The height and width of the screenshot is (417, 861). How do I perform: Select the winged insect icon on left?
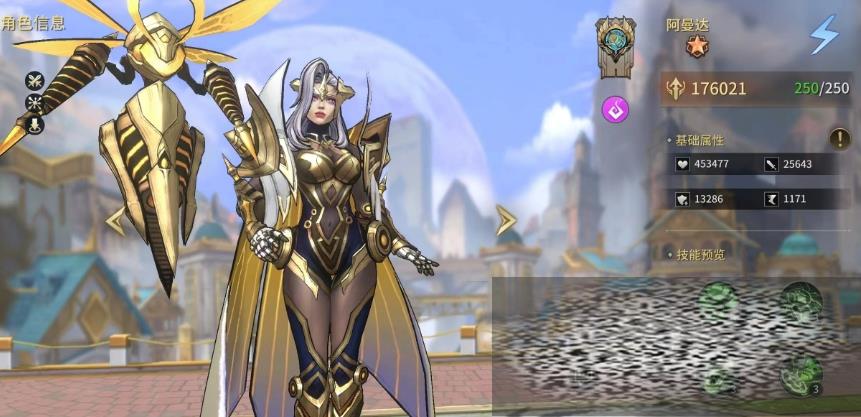(x=35, y=81)
